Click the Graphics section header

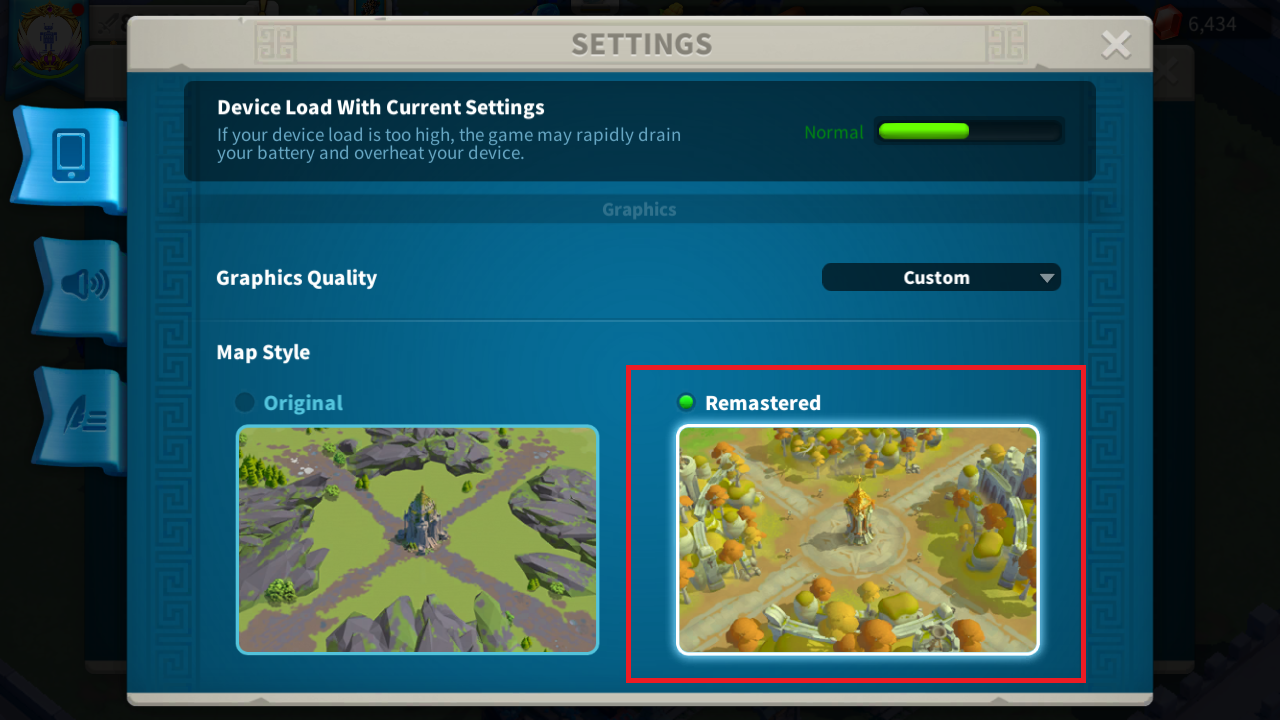pos(639,209)
